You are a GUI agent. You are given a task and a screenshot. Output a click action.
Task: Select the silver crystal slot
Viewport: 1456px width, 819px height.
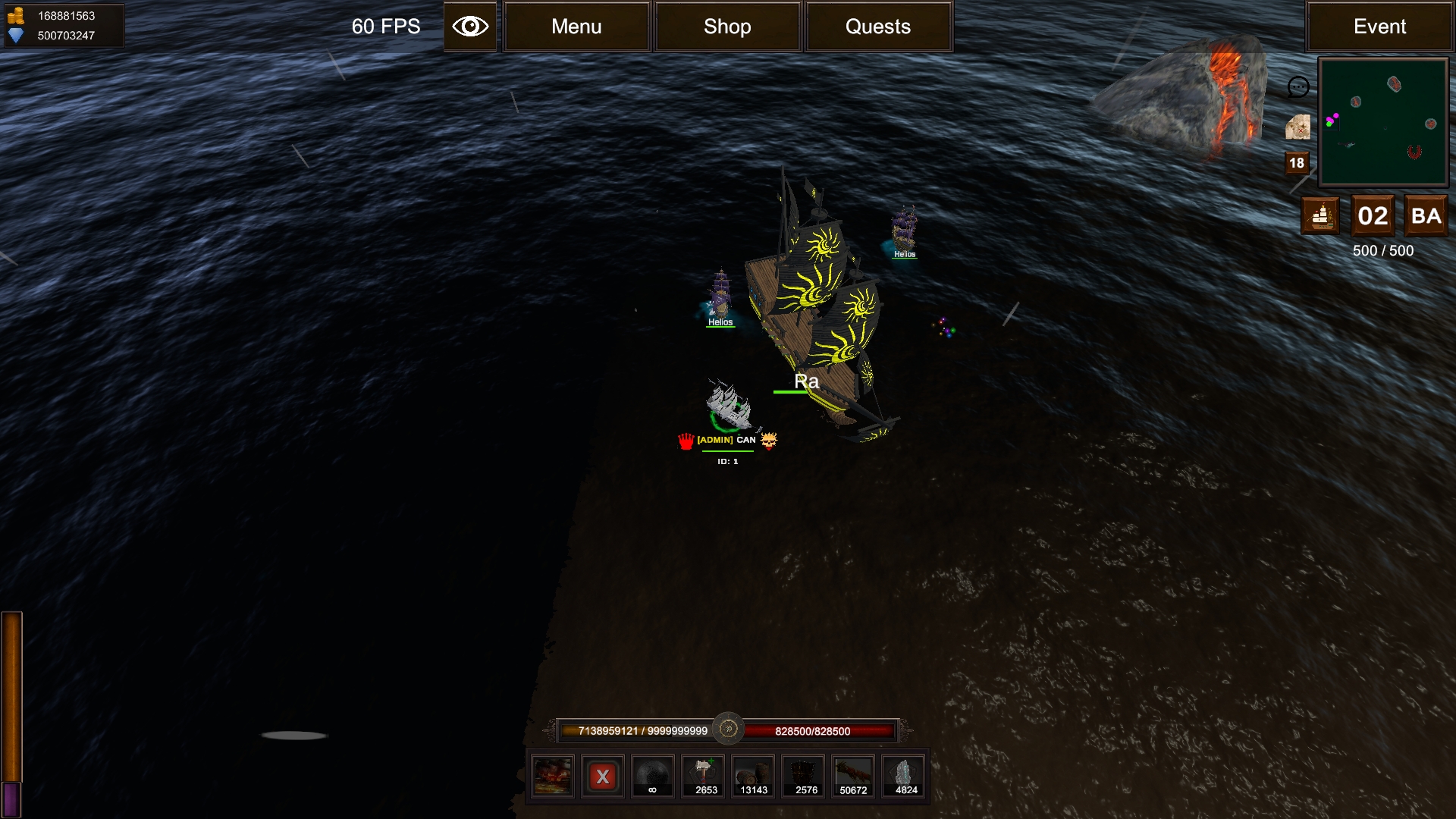pos(905,776)
